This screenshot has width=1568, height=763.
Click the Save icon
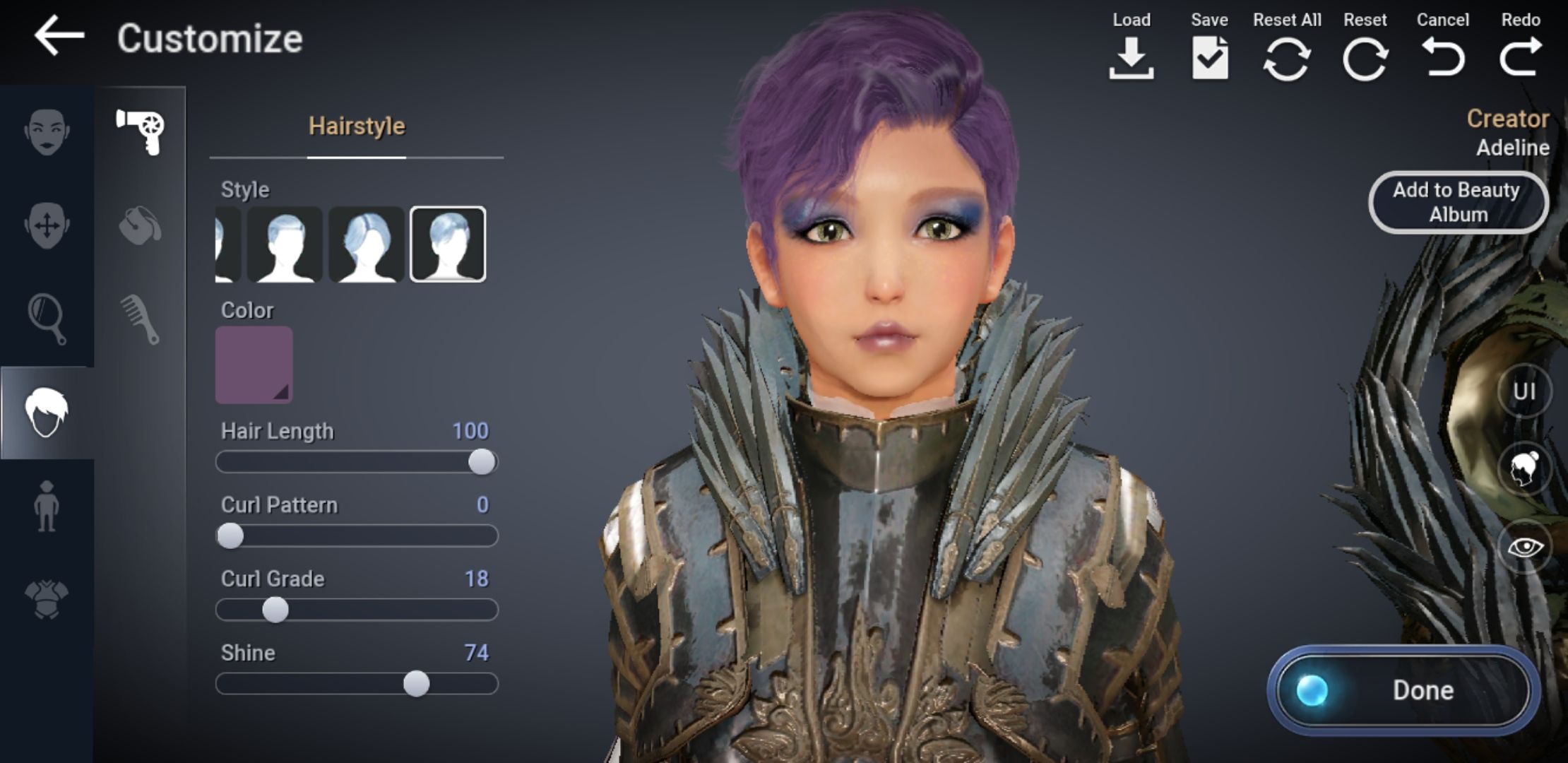(1209, 60)
